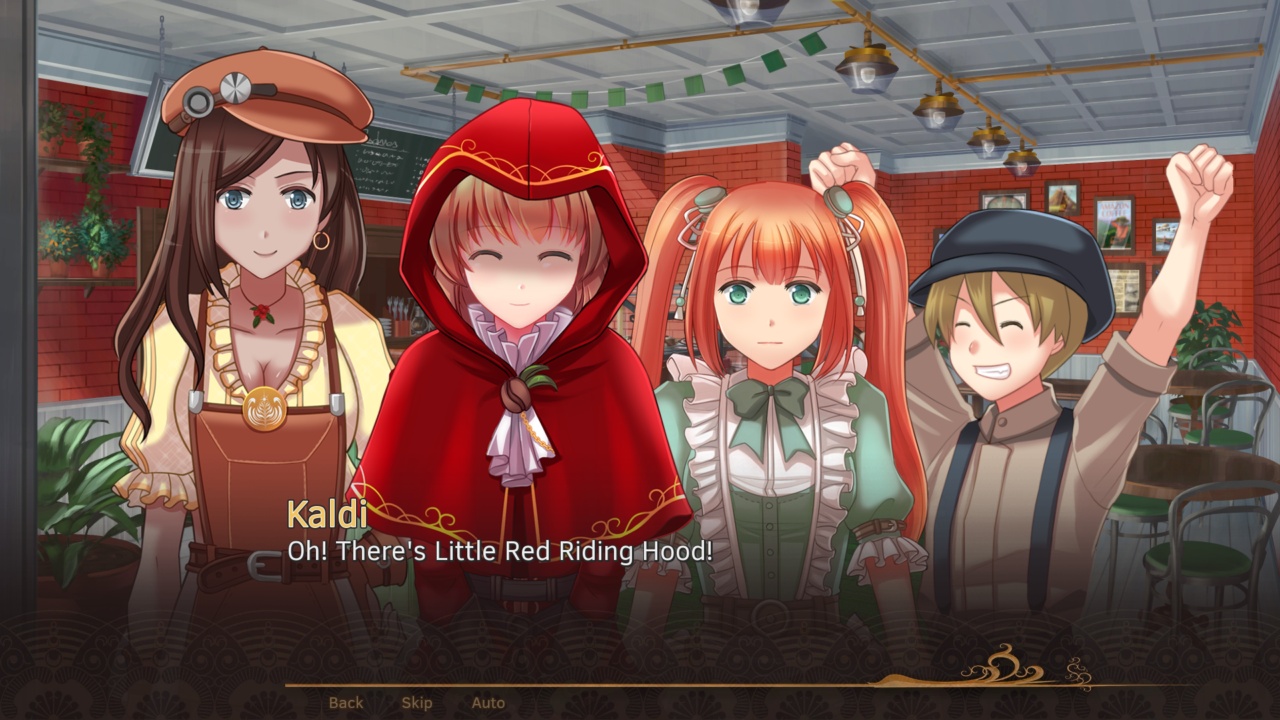Viewport: 1280px width, 720px height.
Task: Enable Auto-play mode
Action: (489, 703)
